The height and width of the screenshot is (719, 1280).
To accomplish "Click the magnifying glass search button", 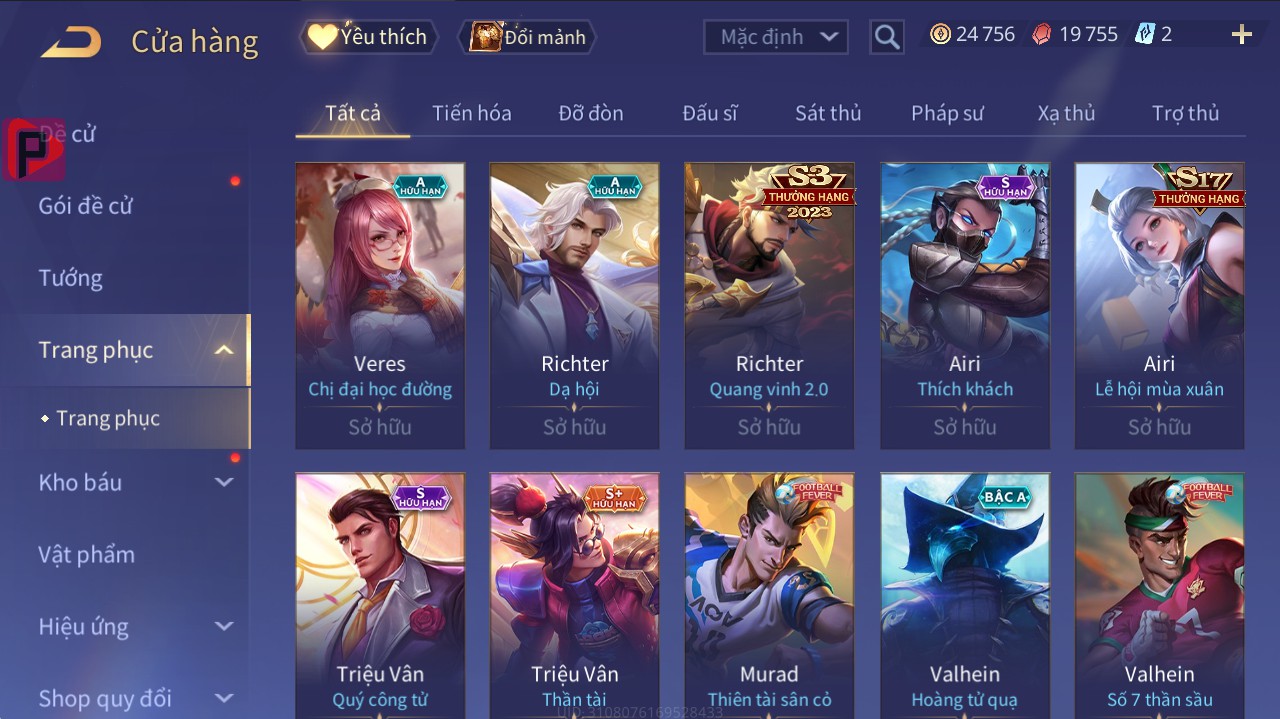I will click(886, 37).
